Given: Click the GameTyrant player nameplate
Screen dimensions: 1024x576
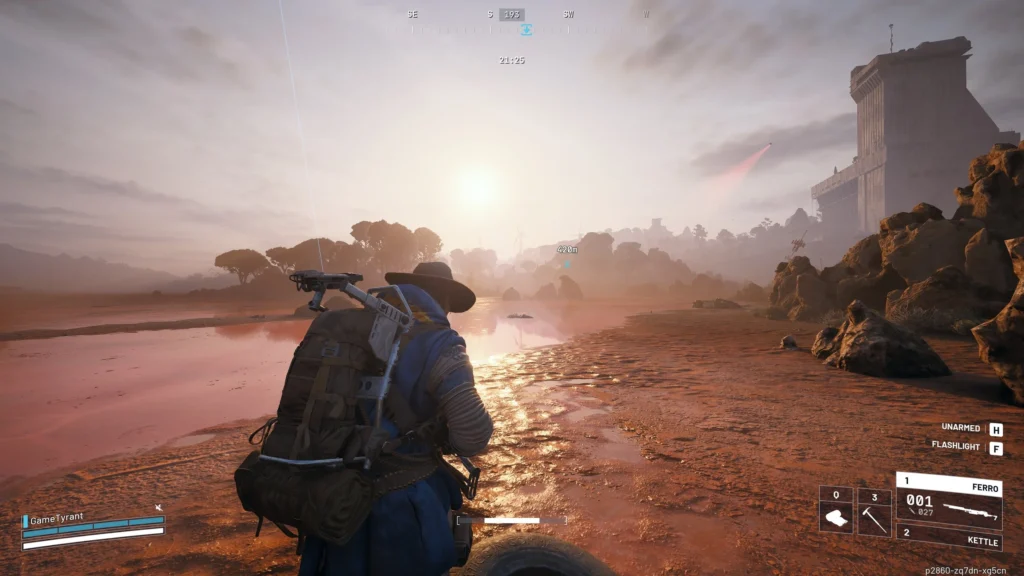Looking at the screenshot, I should click(60, 520).
